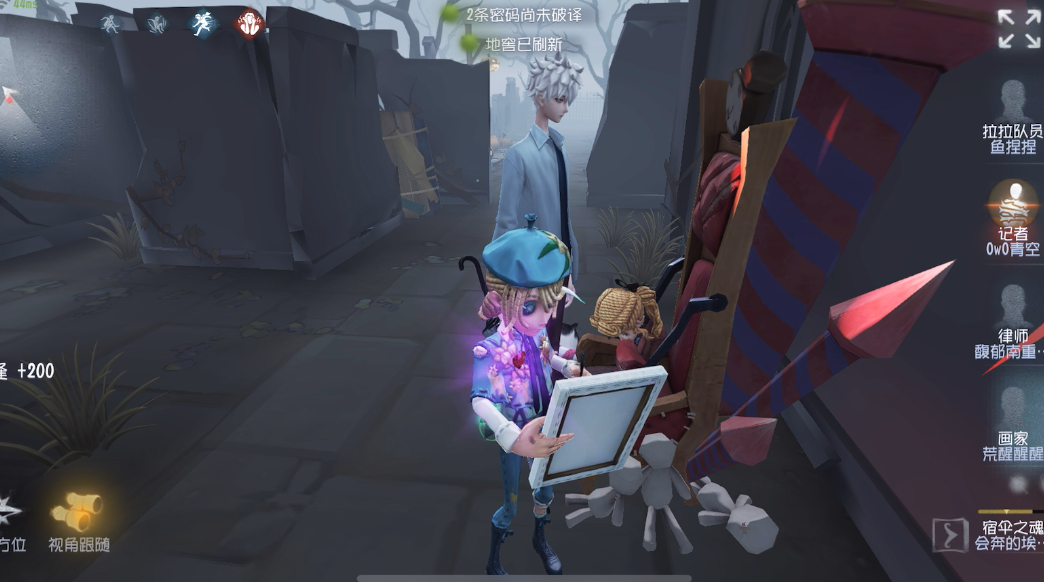The width and height of the screenshot is (1044, 582).
Task: Tap the 方位 direction star icon
Action: click(8, 511)
